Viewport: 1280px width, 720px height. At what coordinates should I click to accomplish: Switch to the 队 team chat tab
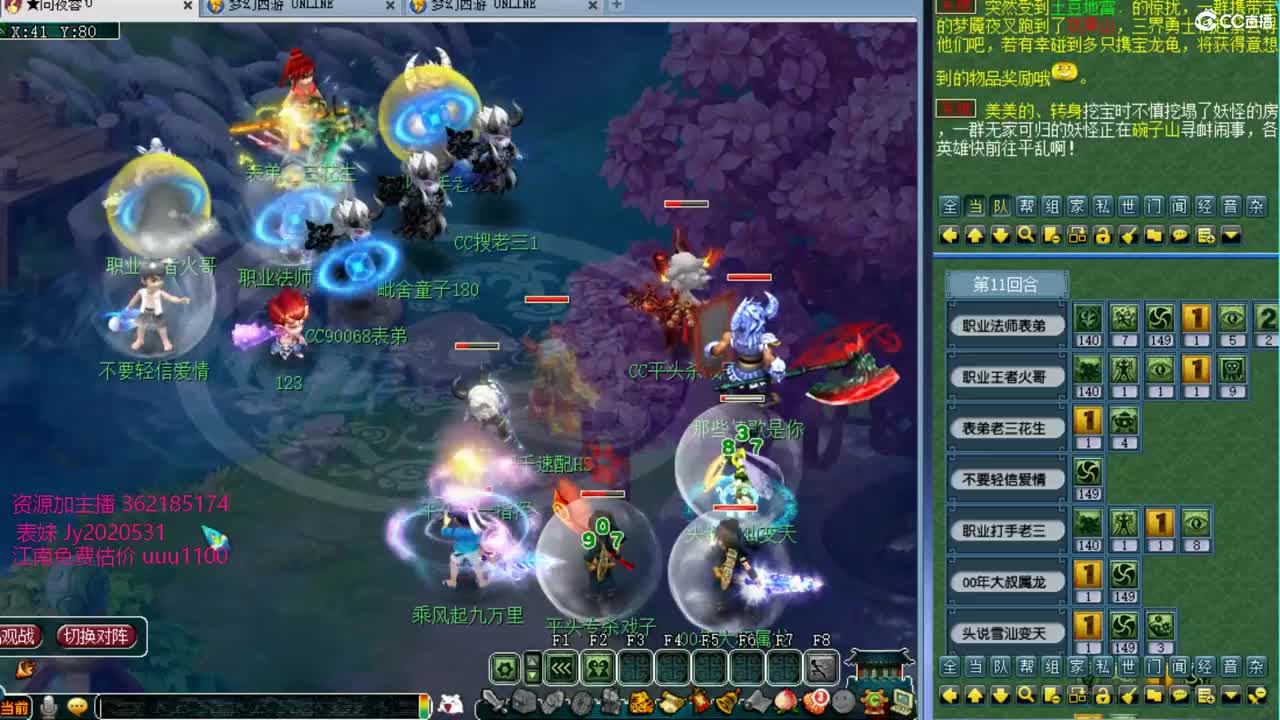pyautogui.click(x=999, y=205)
